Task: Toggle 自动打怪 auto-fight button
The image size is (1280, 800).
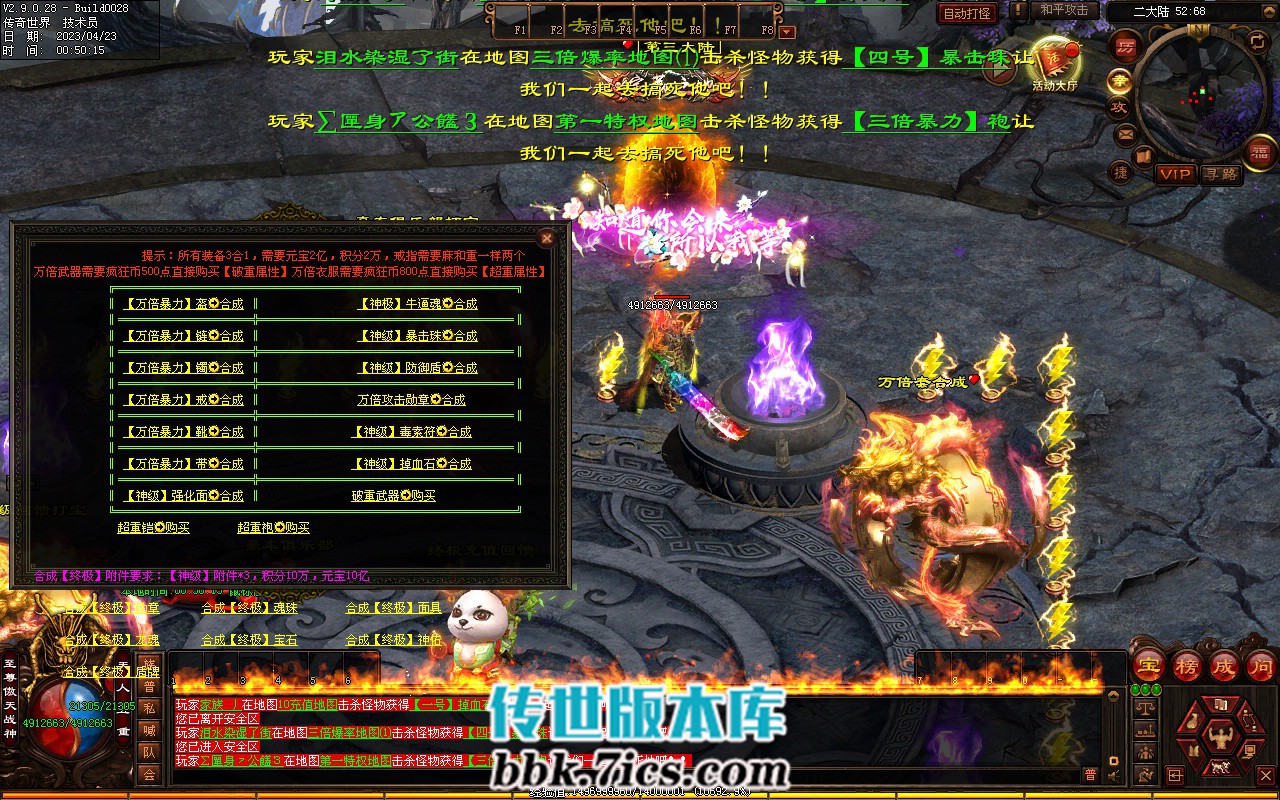Action: pyautogui.click(x=967, y=13)
